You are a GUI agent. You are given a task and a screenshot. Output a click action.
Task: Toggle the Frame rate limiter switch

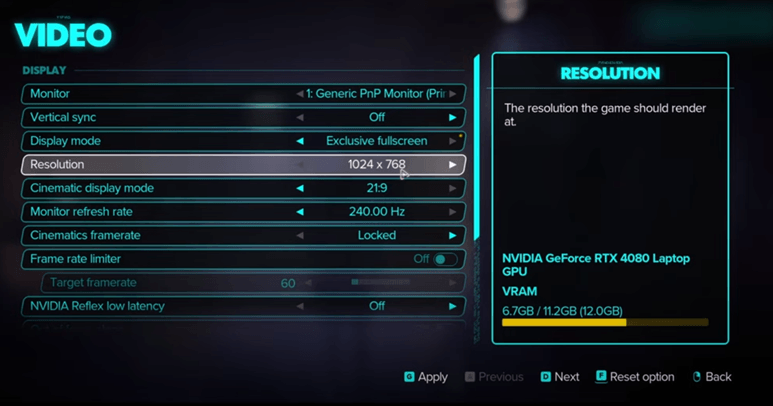coord(444,259)
